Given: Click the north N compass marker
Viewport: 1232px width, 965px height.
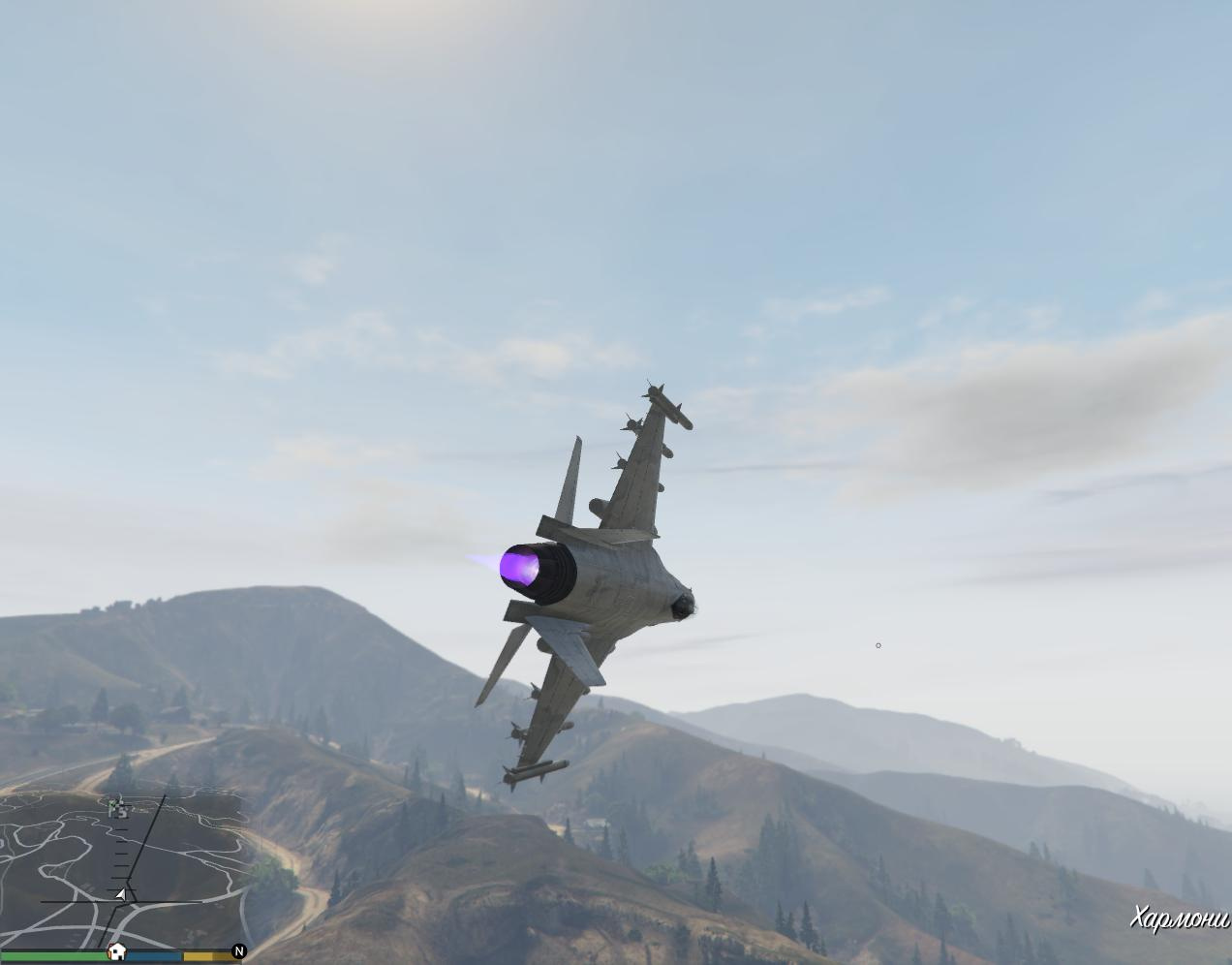Looking at the screenshot, I should click(x=239, y=951).
